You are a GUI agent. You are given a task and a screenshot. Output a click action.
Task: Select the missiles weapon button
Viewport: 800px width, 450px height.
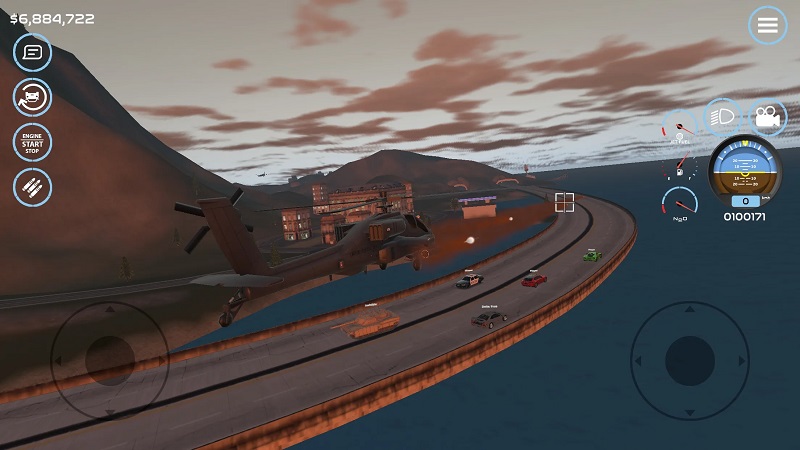coord(33,187)
